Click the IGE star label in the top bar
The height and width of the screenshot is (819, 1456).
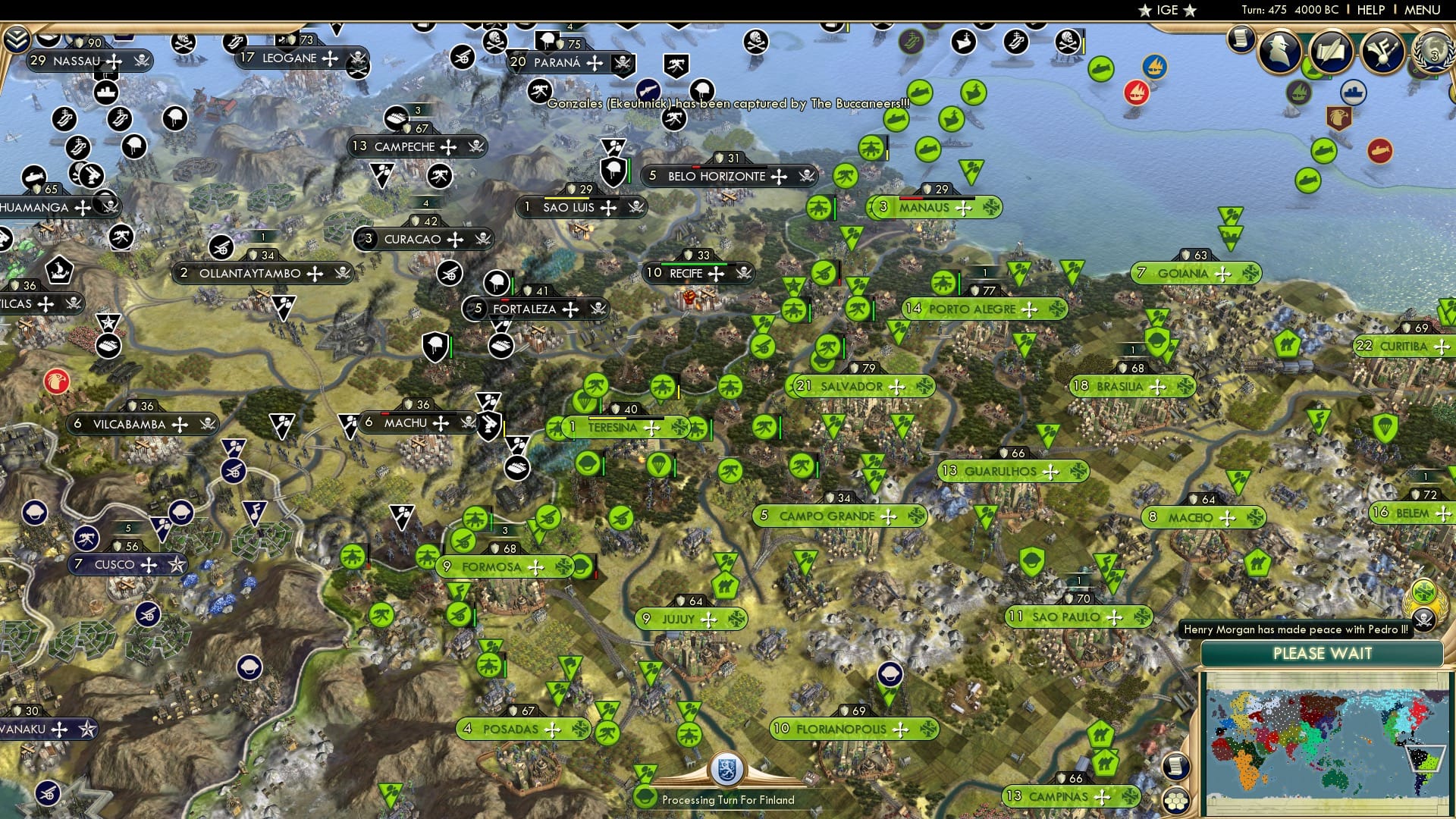click(1166, 10)
